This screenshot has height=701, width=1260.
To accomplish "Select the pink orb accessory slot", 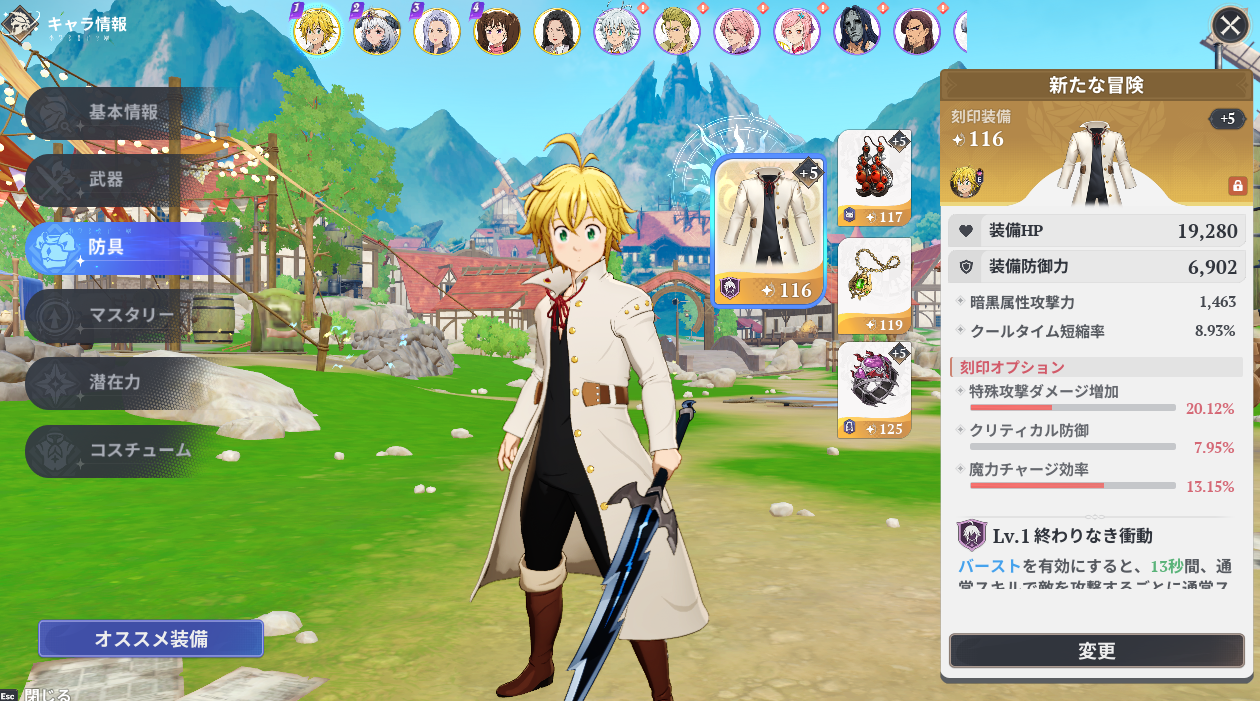I will point(874,391).
